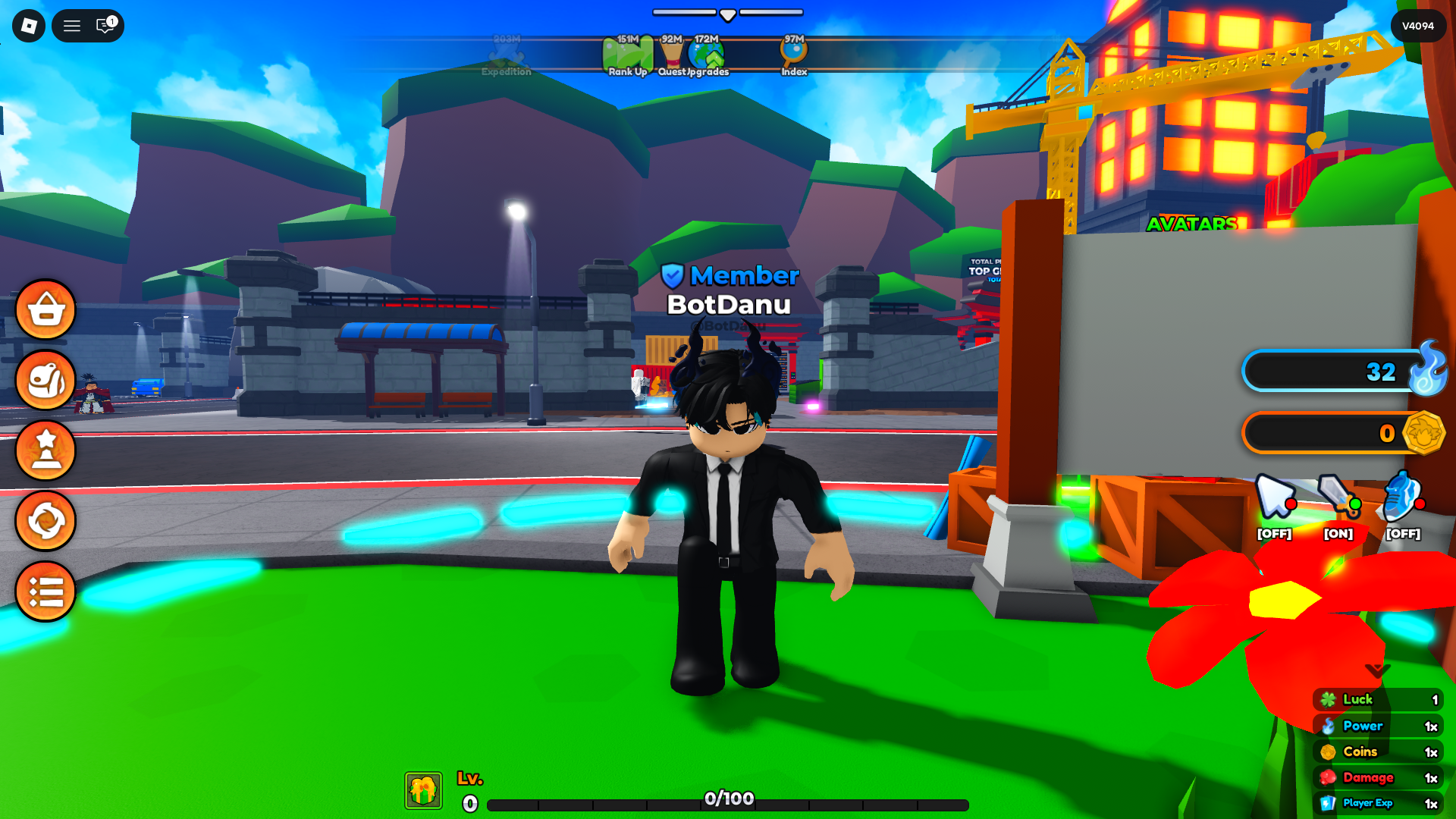Image resolution: width=1456 pixels, height=819 pixels.
Task: Open the Rank Up menu
Action: click(627, 53)
